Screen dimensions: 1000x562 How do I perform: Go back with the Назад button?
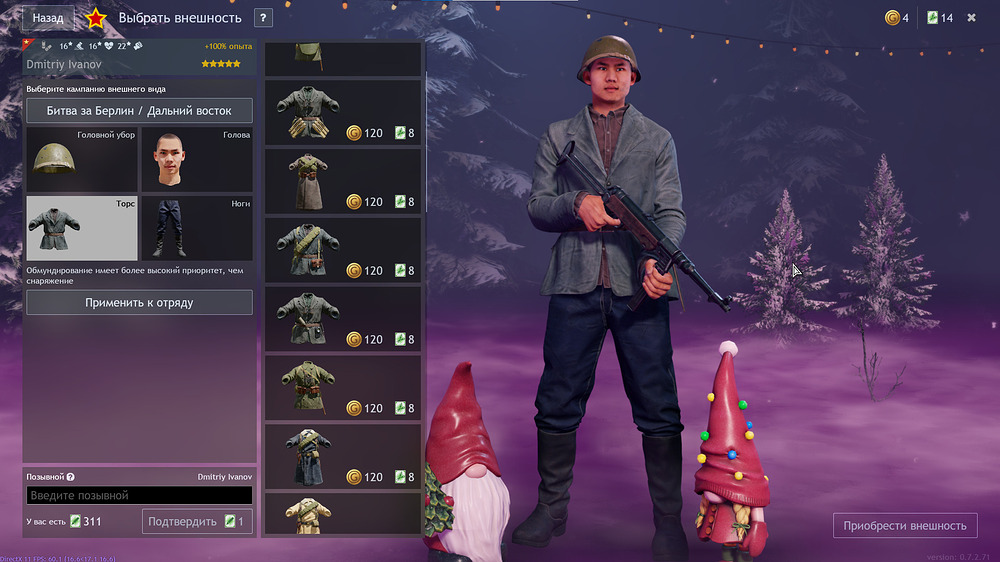click(x=48, y=18)
